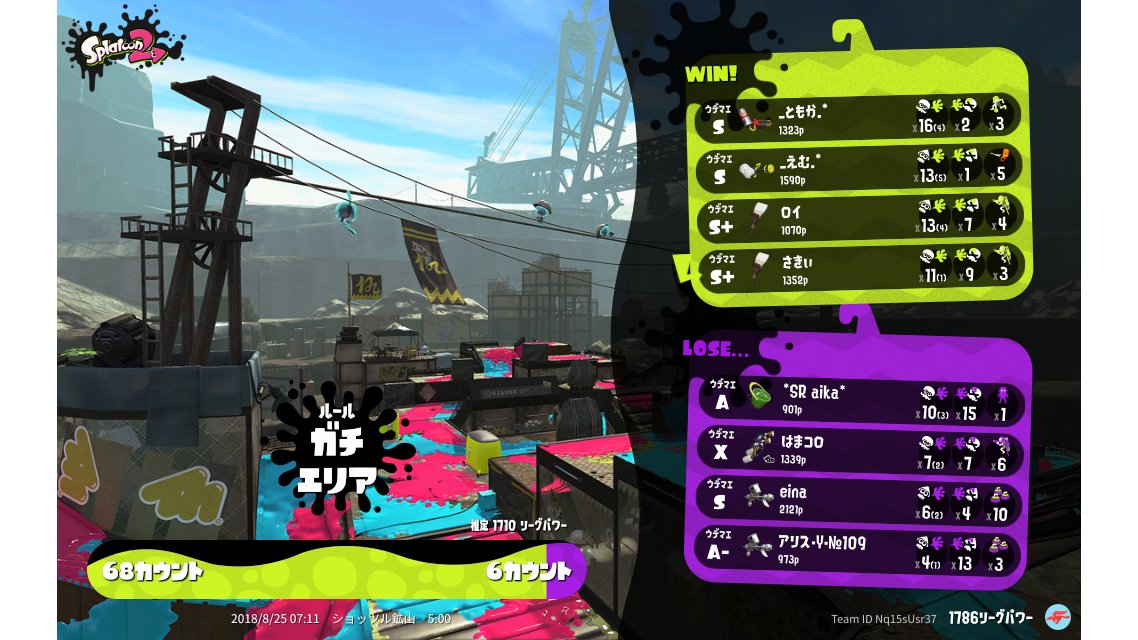Choose the はまコロ player row
The image size is (1138, 640).
(x=858, y=450)
